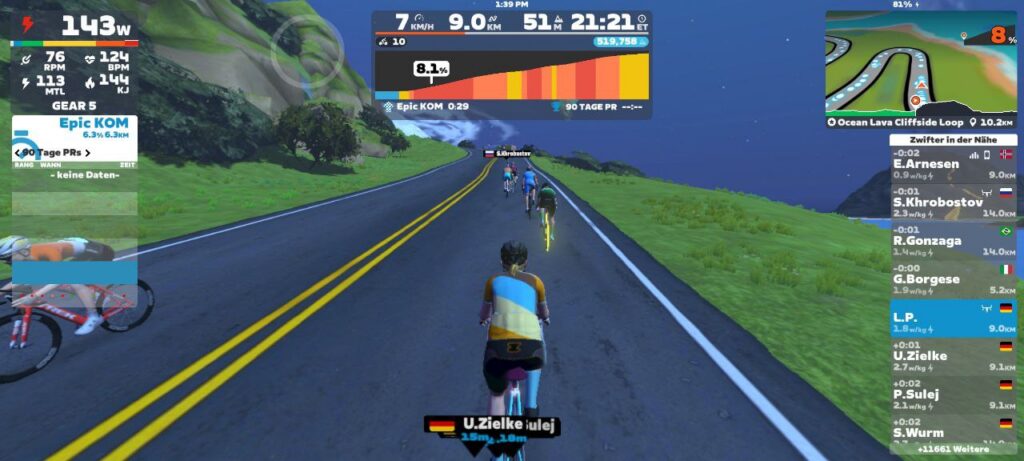Open the Epic KOM segment panel
Viewport: 1024px width, 461px height.
tap(75, 129)
